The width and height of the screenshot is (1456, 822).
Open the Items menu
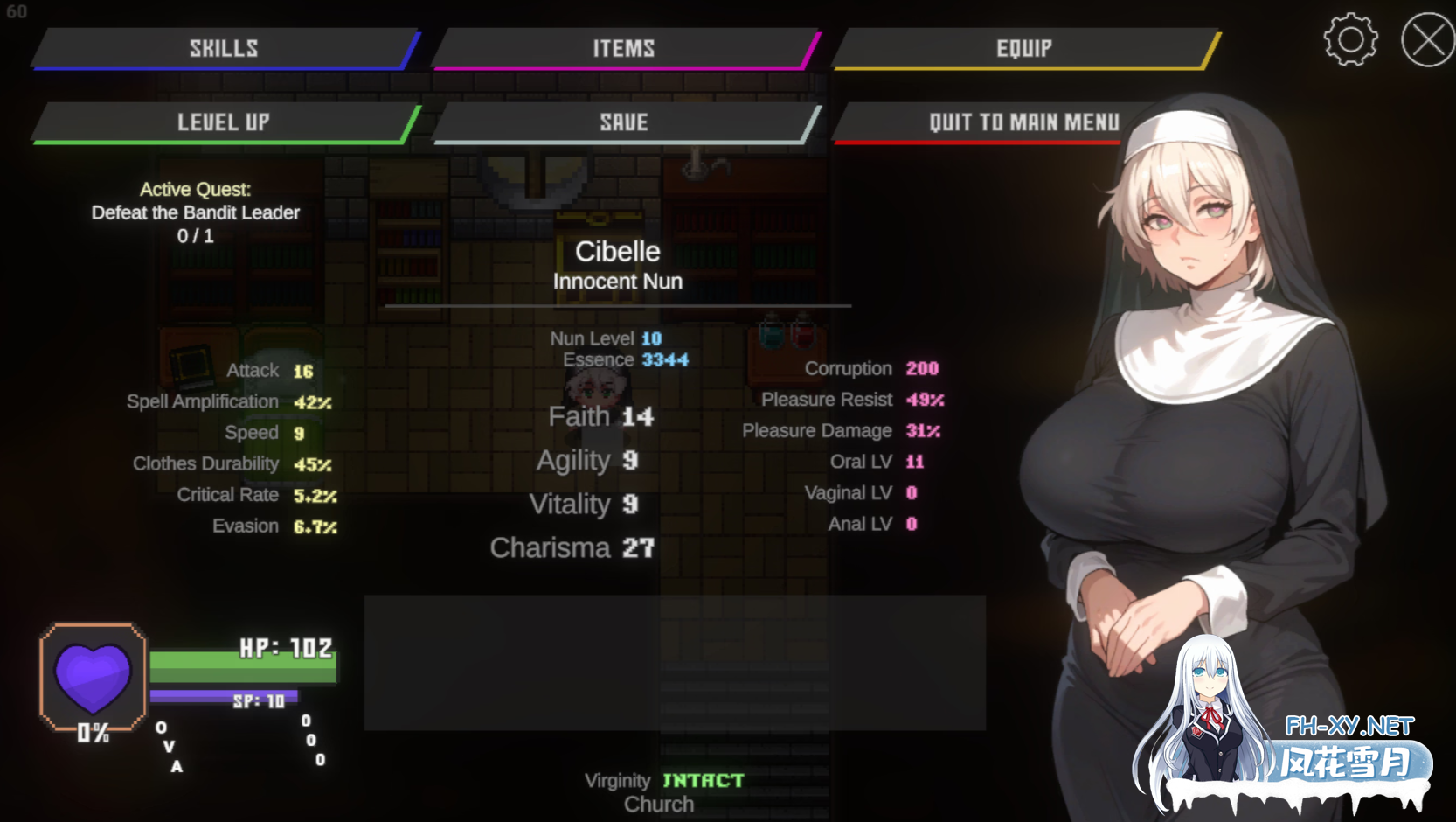(624, 48)
